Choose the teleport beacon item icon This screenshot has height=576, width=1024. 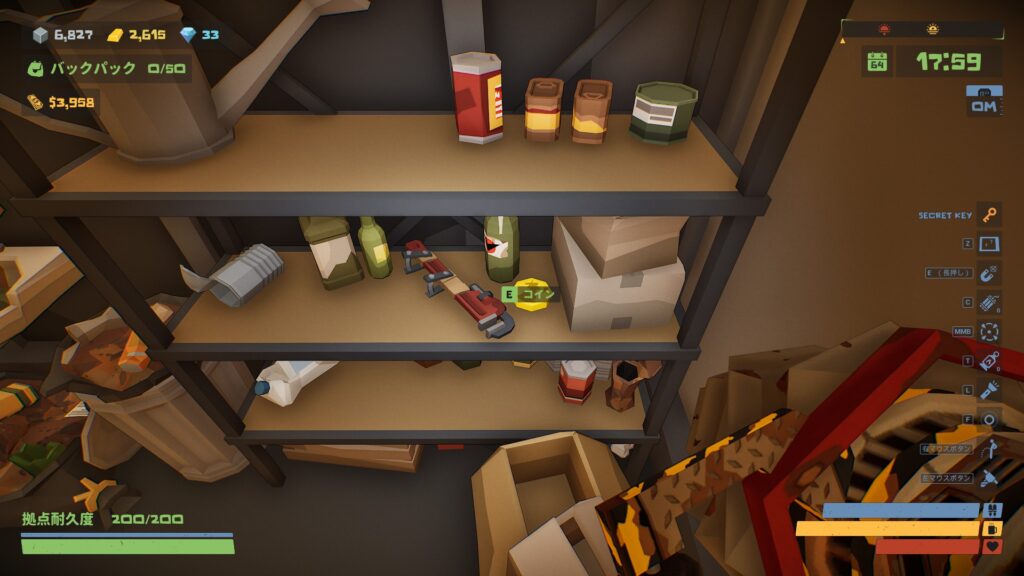pyautogui.click(x=989, y=361)
